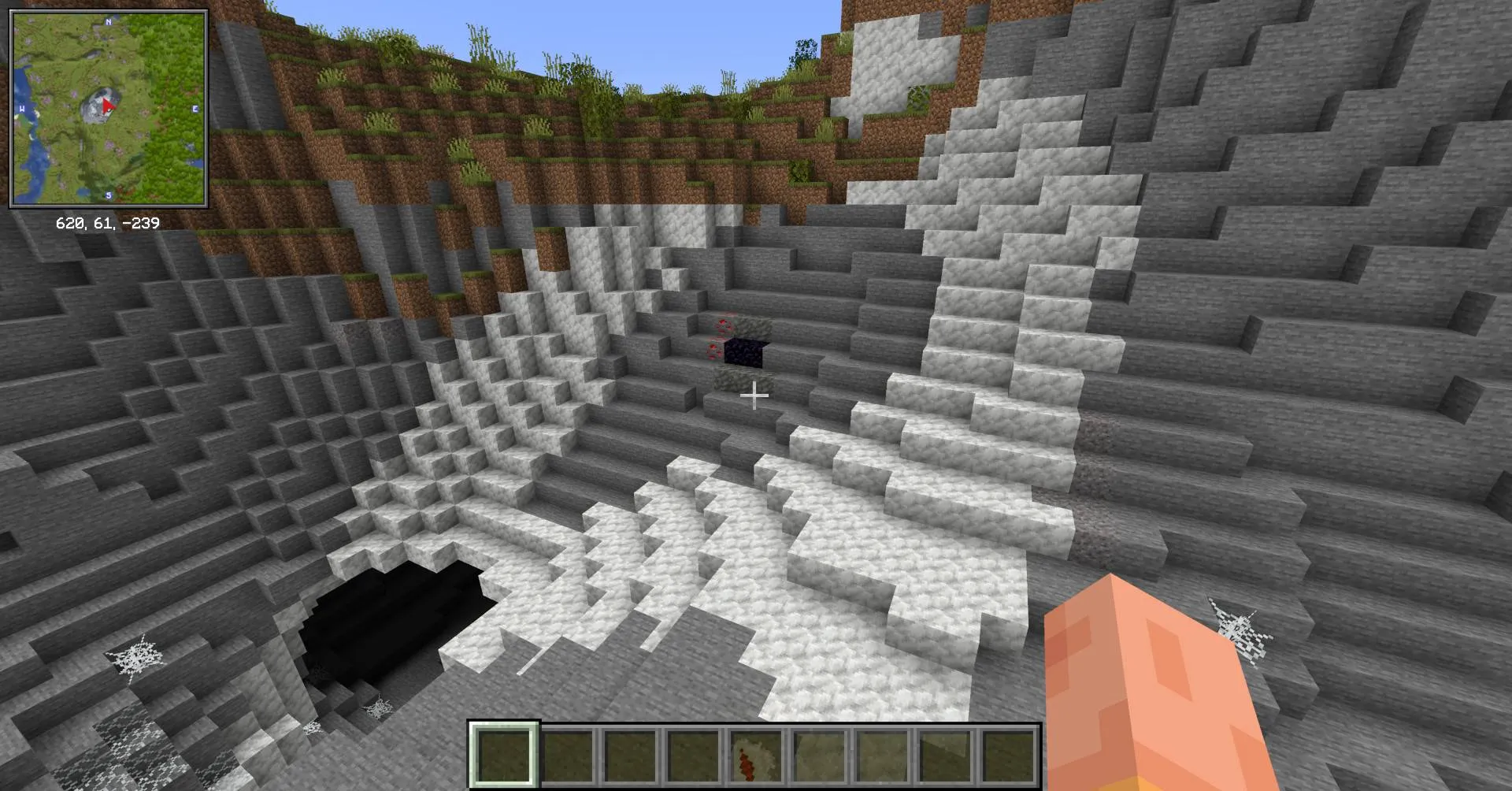Click the coordinates text 620, 61, -239

coord(108,223)
